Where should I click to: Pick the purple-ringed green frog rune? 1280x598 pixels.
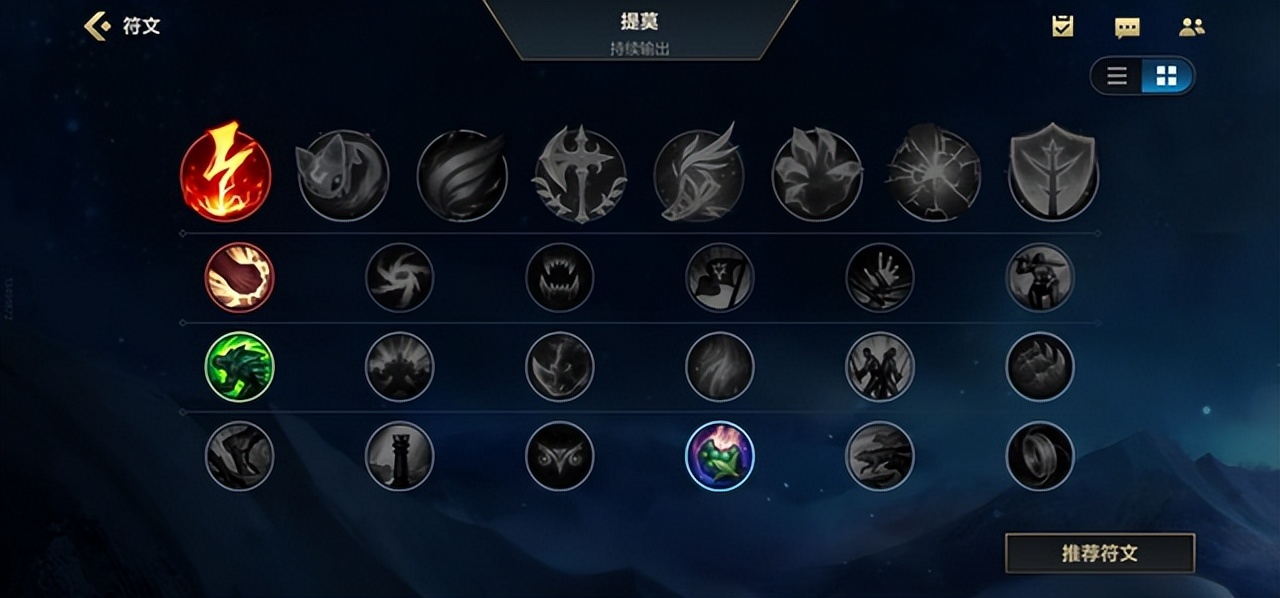pyautogui.click(x=719, y=456)
